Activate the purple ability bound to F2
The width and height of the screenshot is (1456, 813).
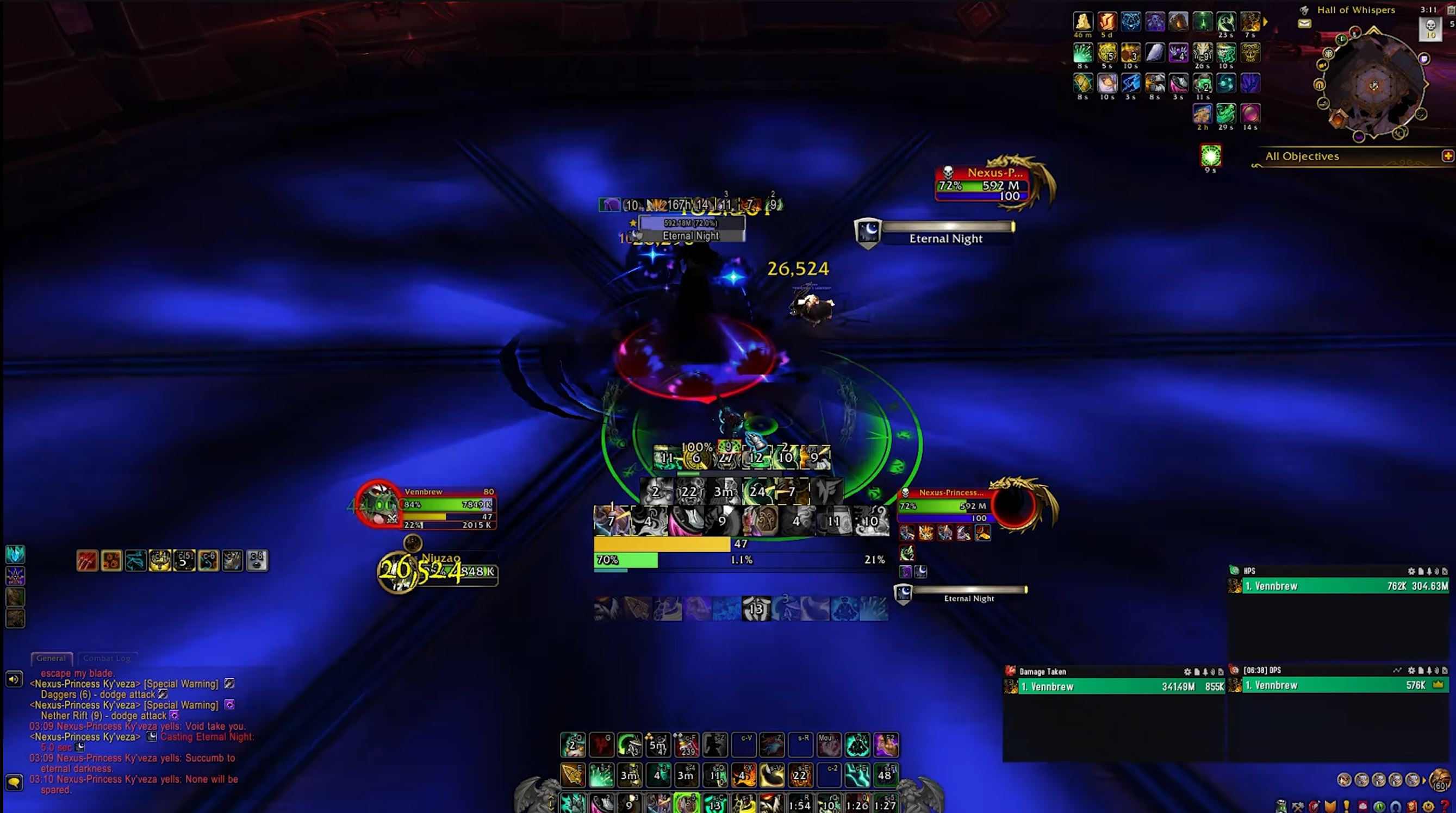pos(886,745)
